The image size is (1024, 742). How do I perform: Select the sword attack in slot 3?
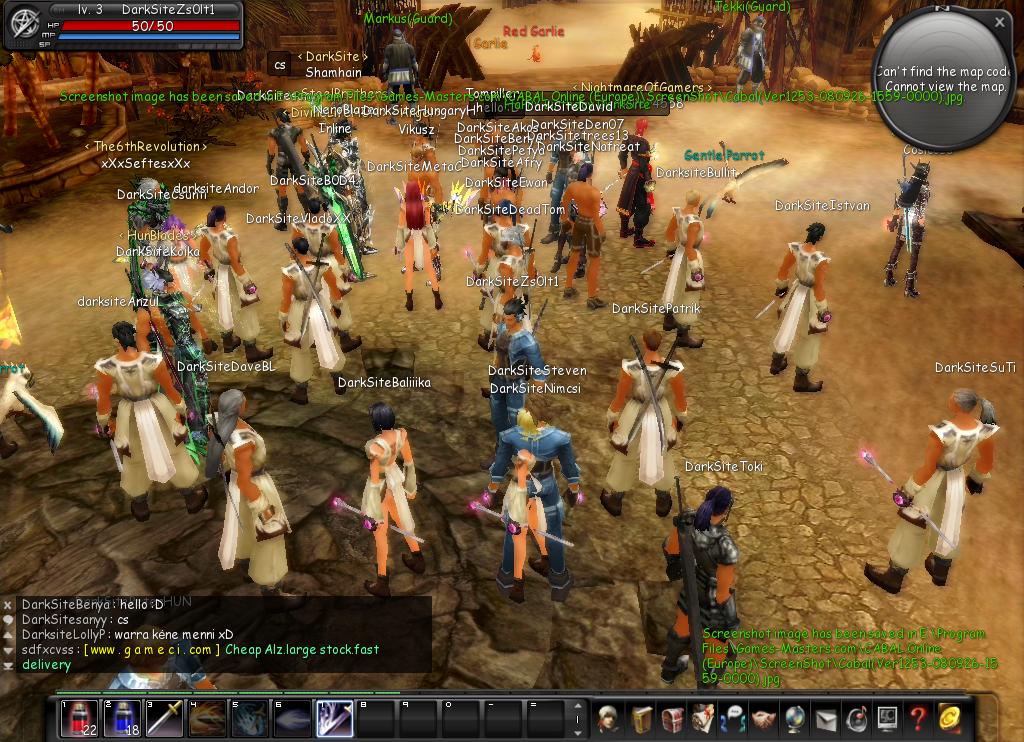(x=165, y=718)
